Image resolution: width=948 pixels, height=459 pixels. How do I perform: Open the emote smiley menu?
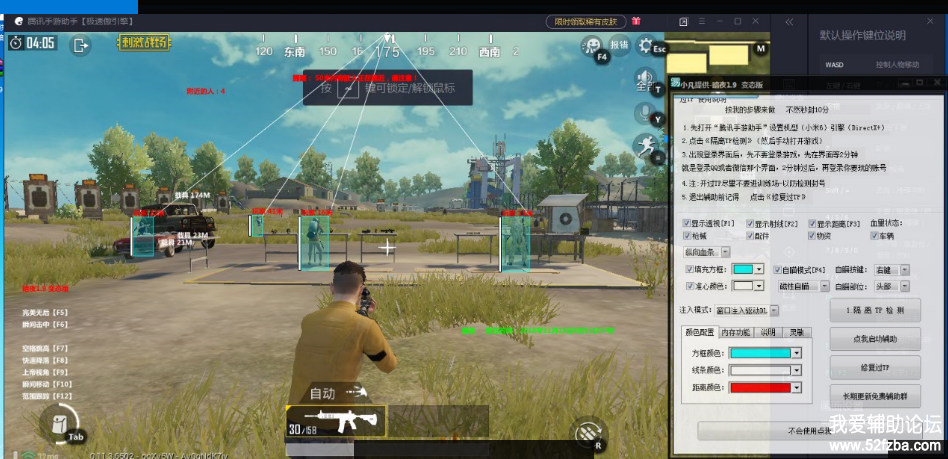coord(593,46)
